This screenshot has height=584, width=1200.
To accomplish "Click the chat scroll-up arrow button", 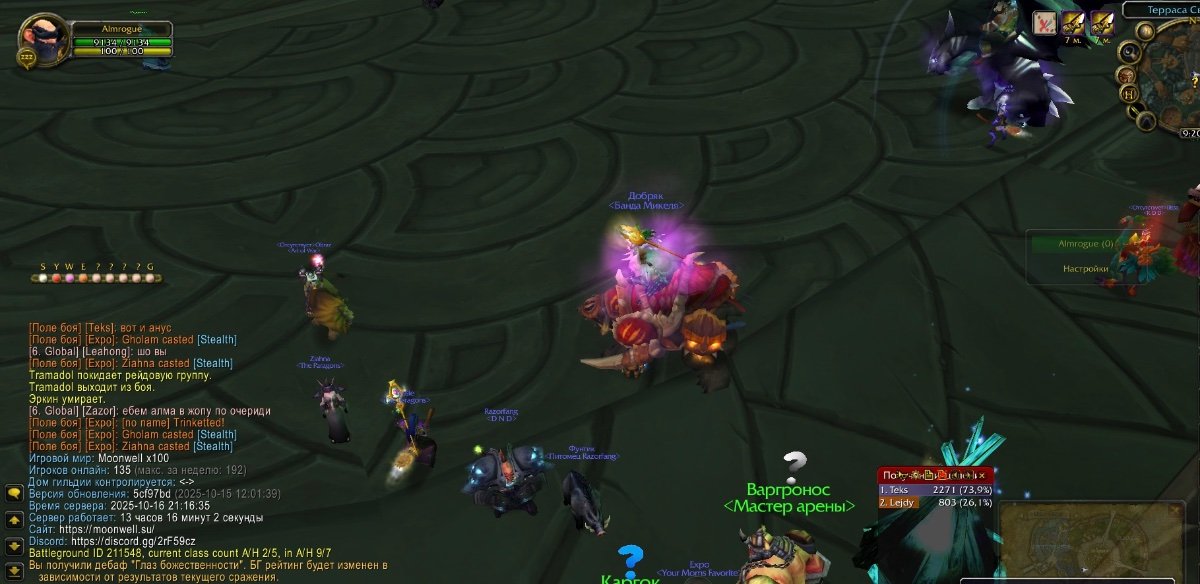I will [x=14, y=520].
